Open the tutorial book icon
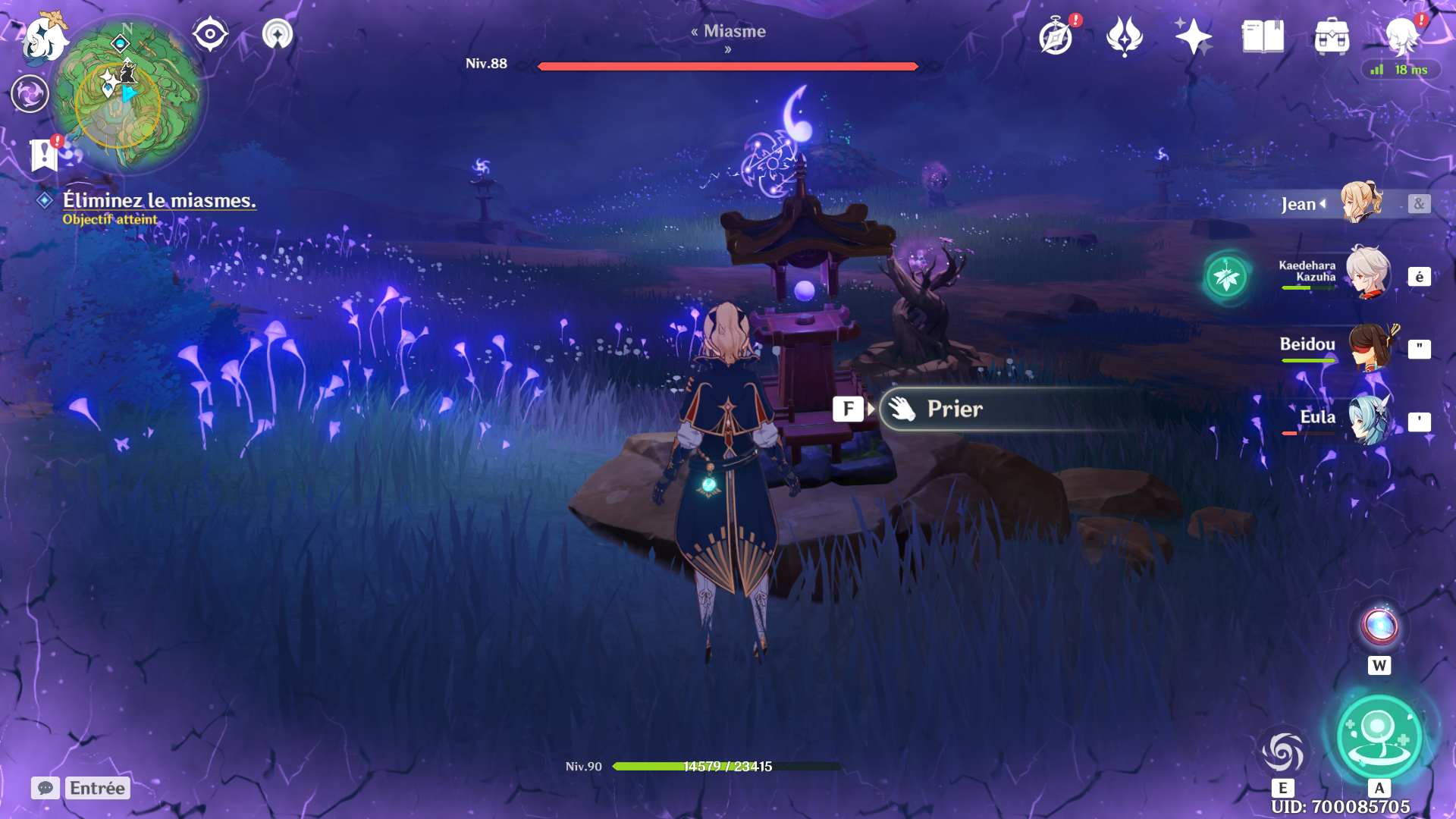This screenshot has height=819, width=1456. 1263,36
